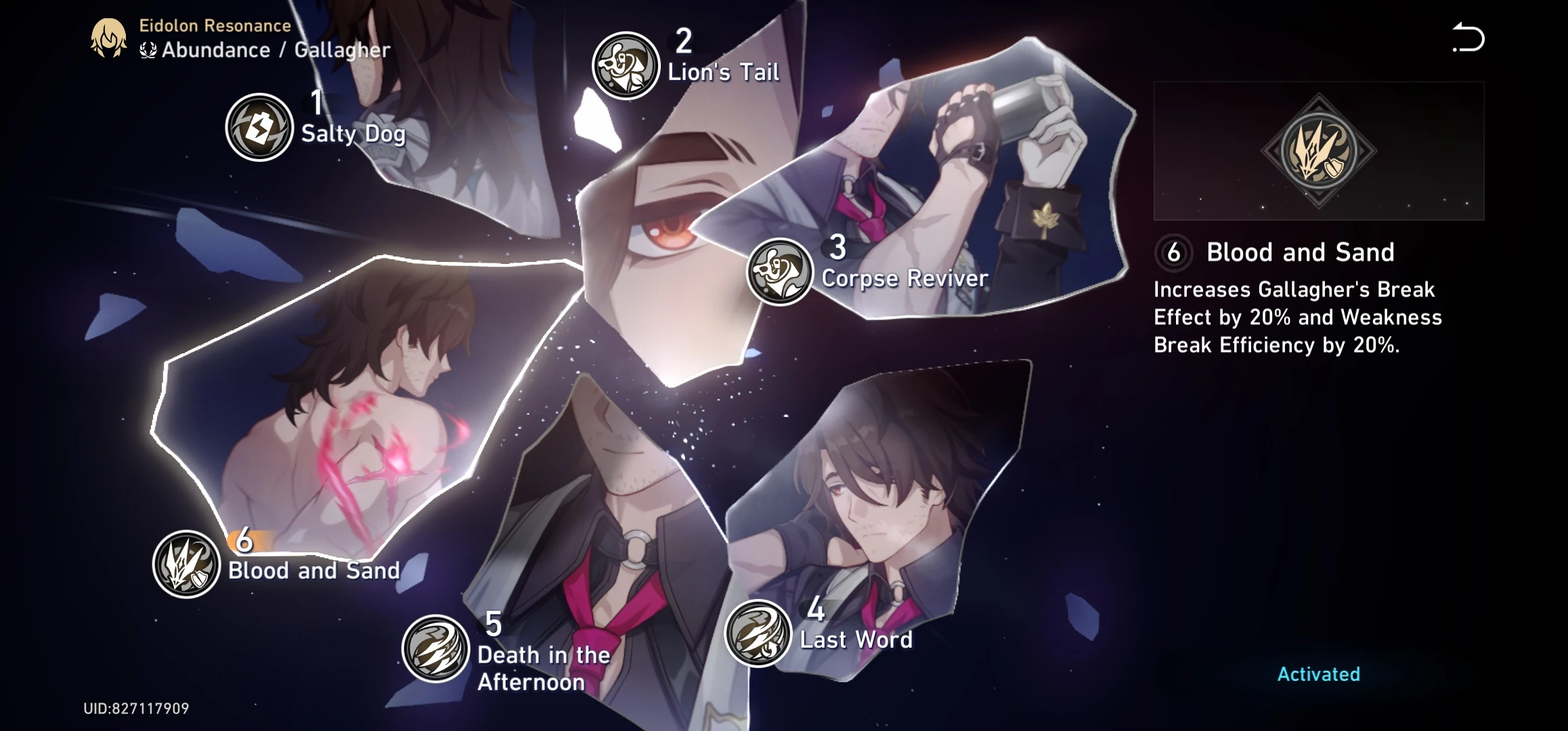
Task: Click the Eidolon Resonance title text
Action: (215, 26)
